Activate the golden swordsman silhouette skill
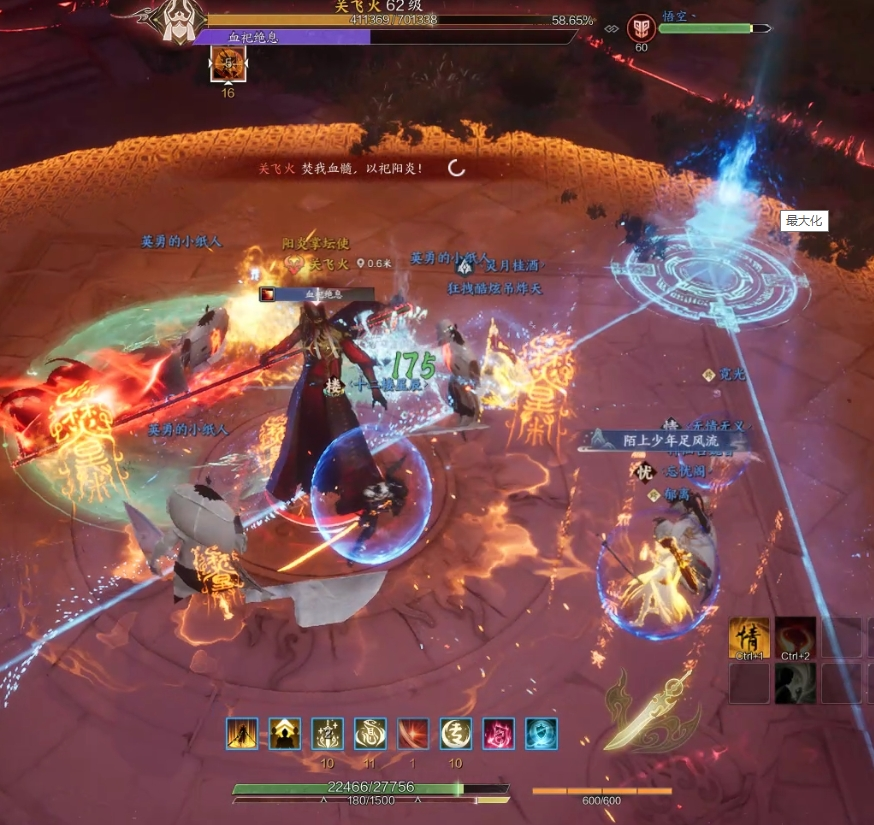This screenshot has height=825, width=874. pyautogui.click(x=242, y=734)
